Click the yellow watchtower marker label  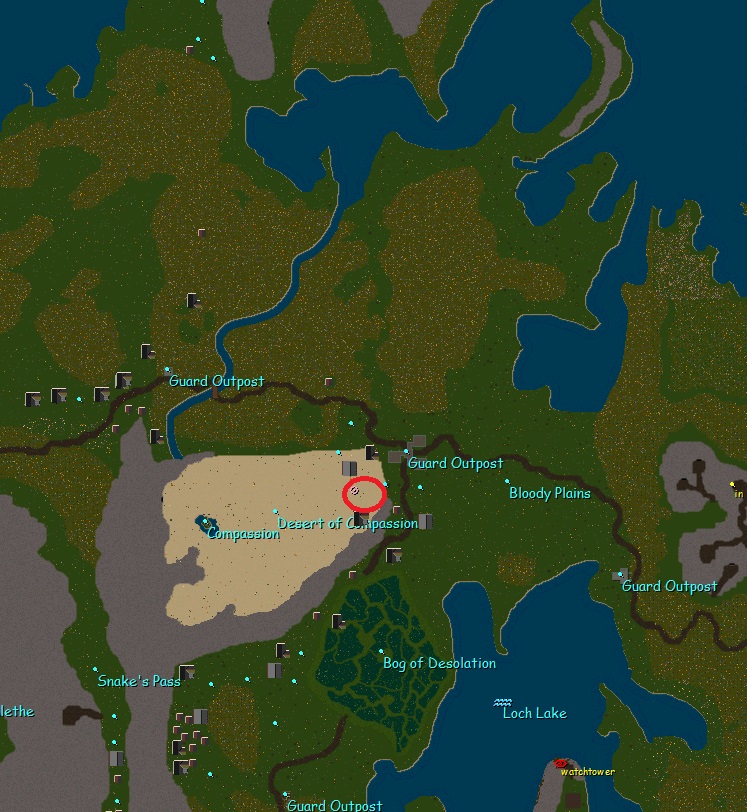point(587,772)
